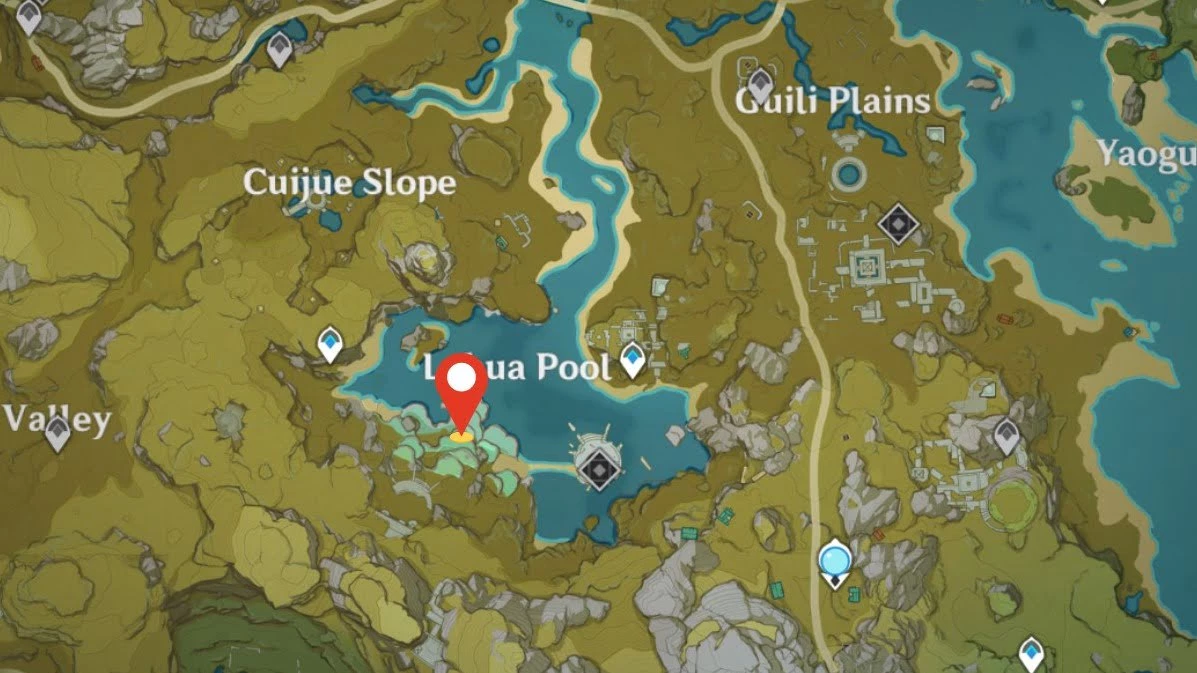Screen dimensions: 1197x673
Task: Pick the grey waypoint above the Guili Plains label
Action: coord(761,84)
